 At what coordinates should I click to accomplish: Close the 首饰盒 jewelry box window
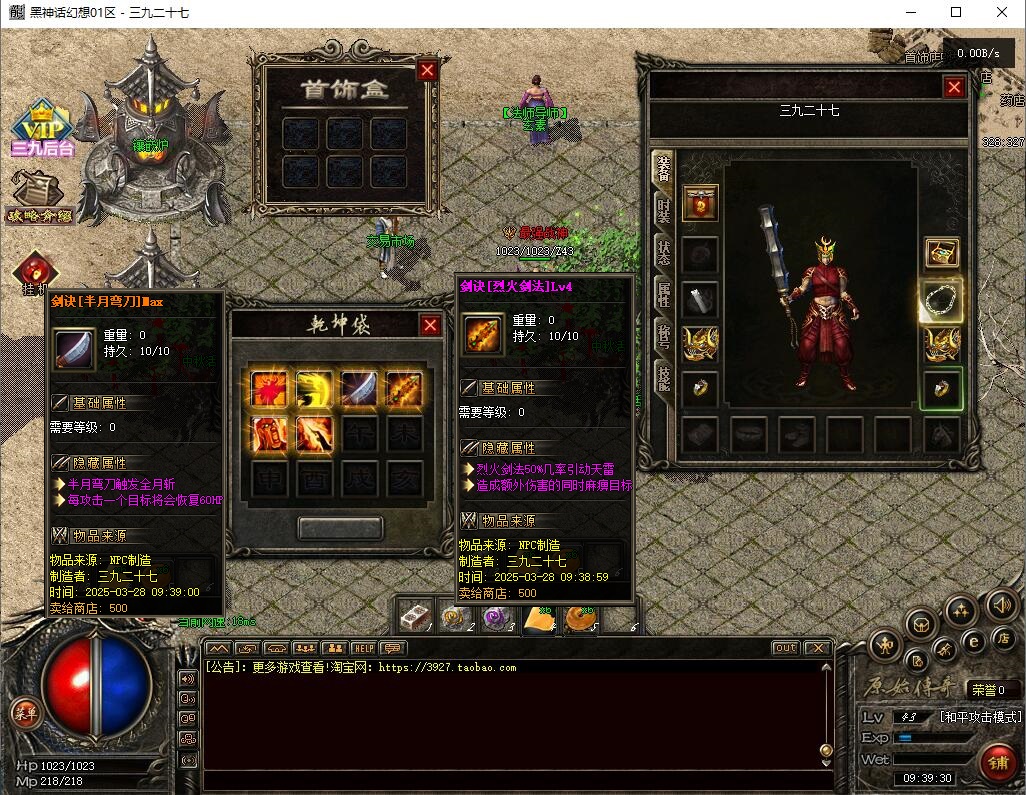pyautogui.click(x=427, y=70)
